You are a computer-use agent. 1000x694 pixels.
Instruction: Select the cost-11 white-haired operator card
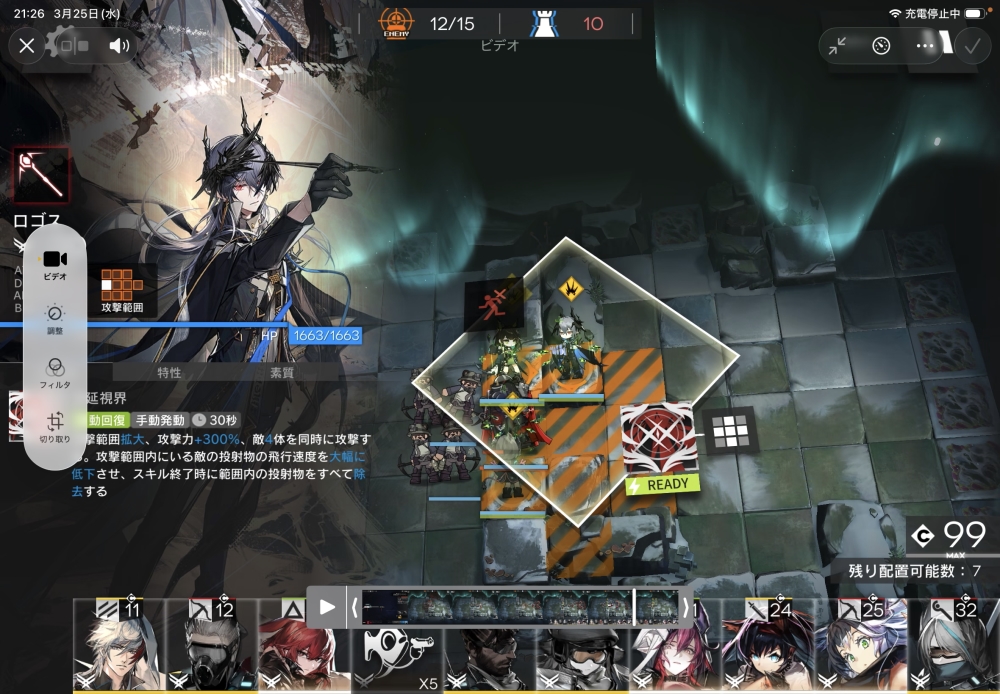coord(117,646)
